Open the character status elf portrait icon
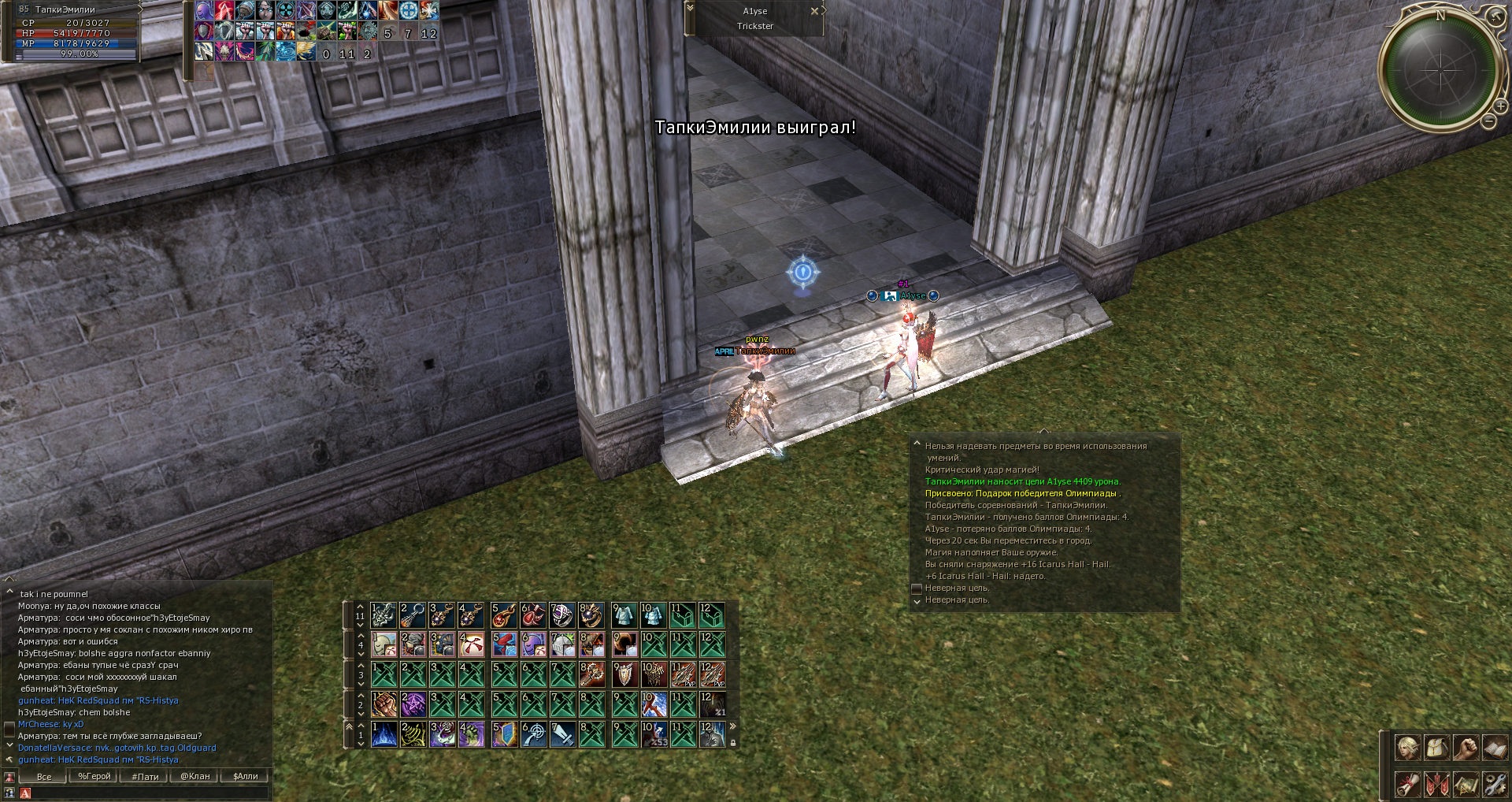Screen dimensions: 1512x802 click(x=1408, y=748)
